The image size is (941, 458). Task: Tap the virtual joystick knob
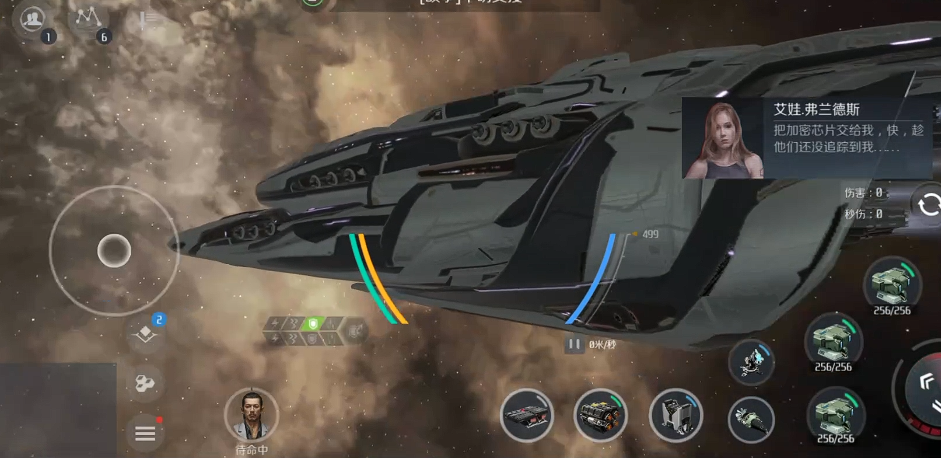114,250
